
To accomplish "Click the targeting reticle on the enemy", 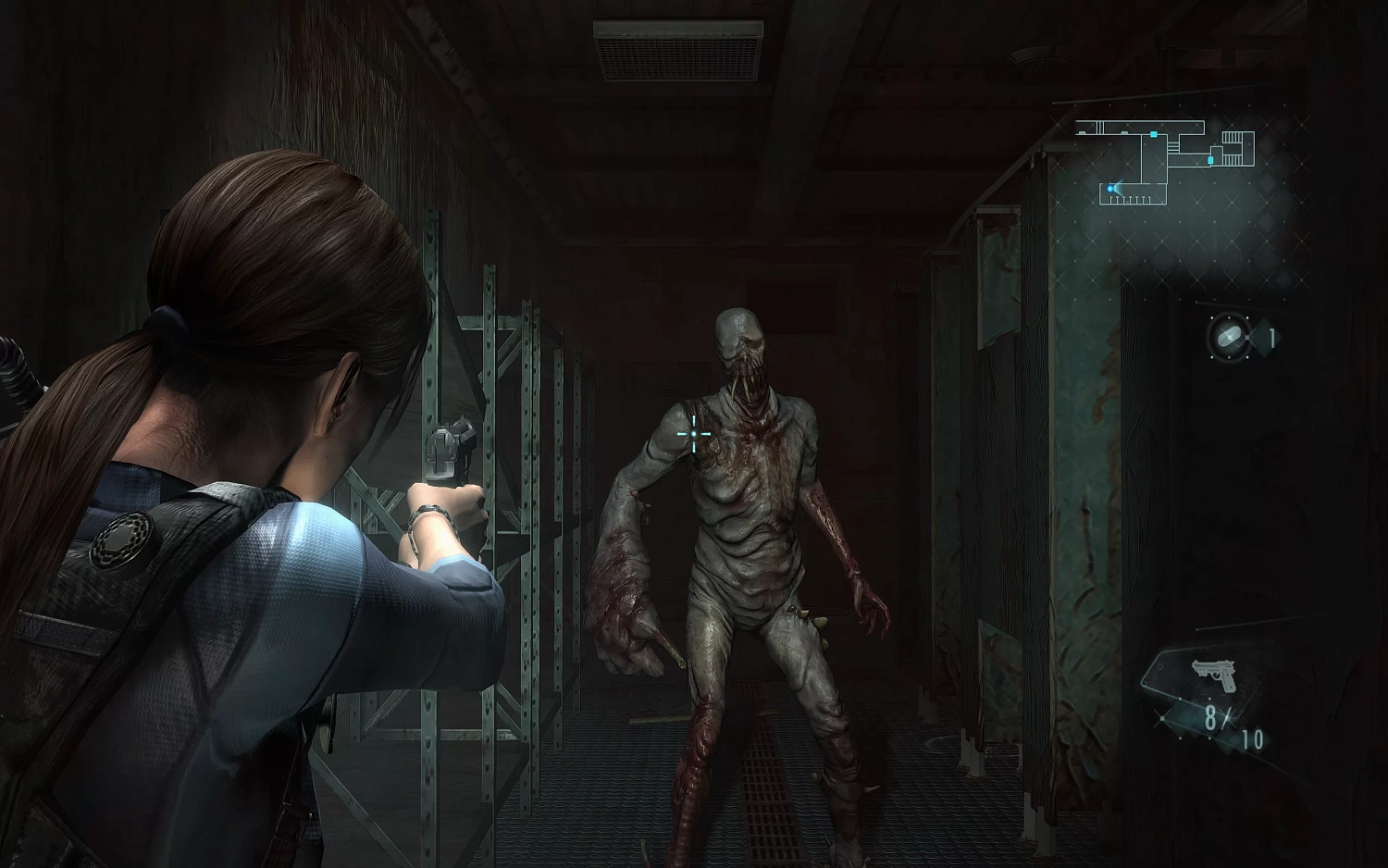I will (694, 433).
